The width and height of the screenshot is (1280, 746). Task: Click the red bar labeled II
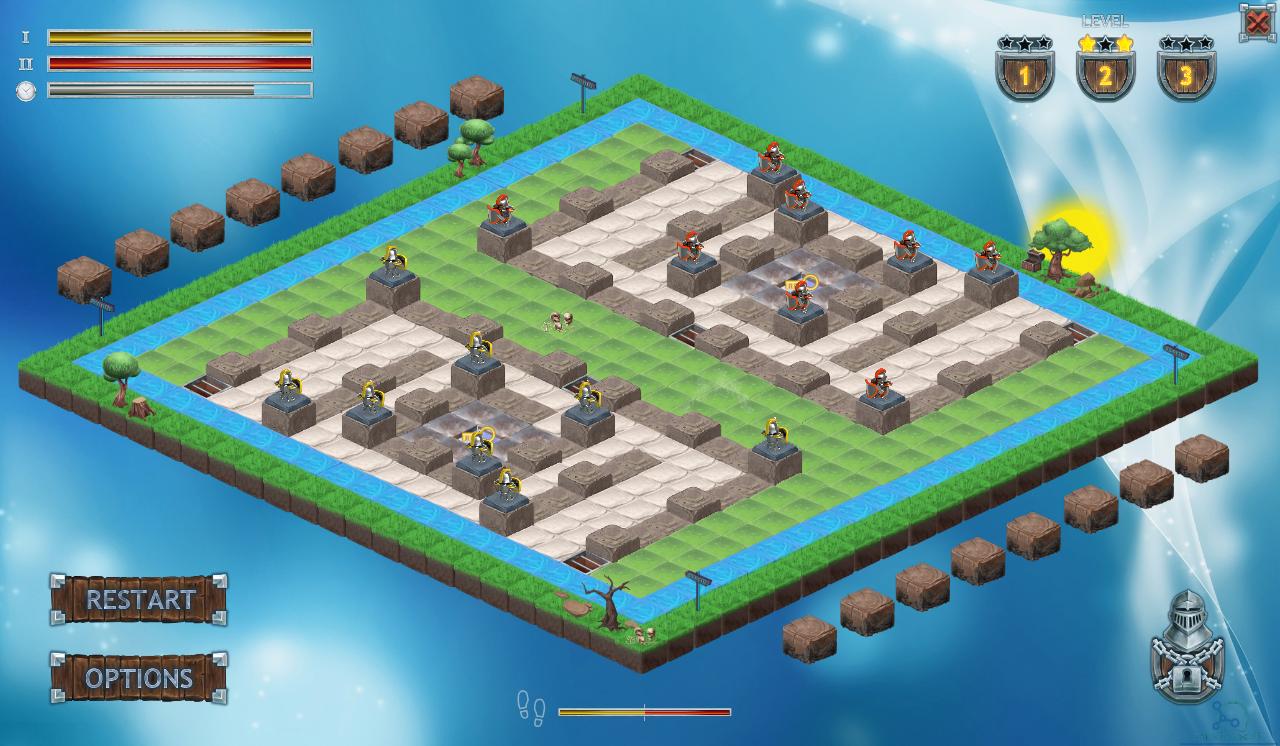tap(180, 62)
